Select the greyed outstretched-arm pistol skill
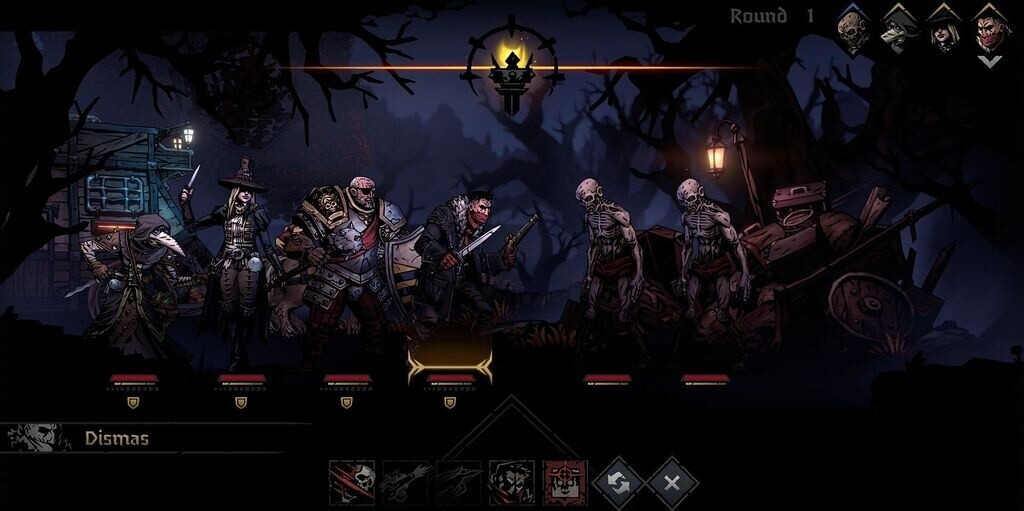This screenshot has width=1024, height=511. point(405,483)
